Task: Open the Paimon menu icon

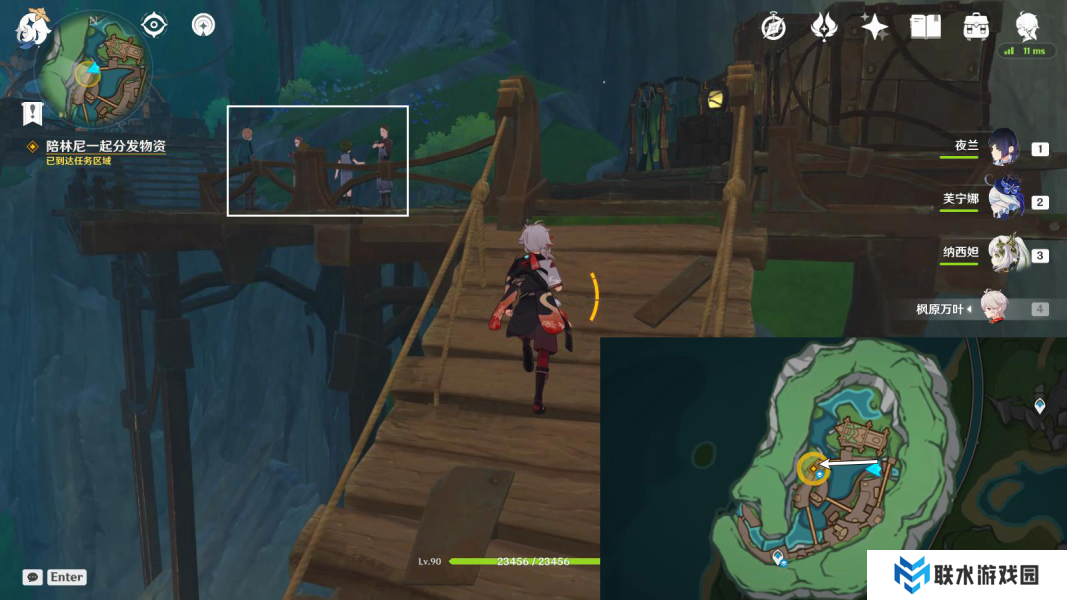Action: click(x=33, y=27)
